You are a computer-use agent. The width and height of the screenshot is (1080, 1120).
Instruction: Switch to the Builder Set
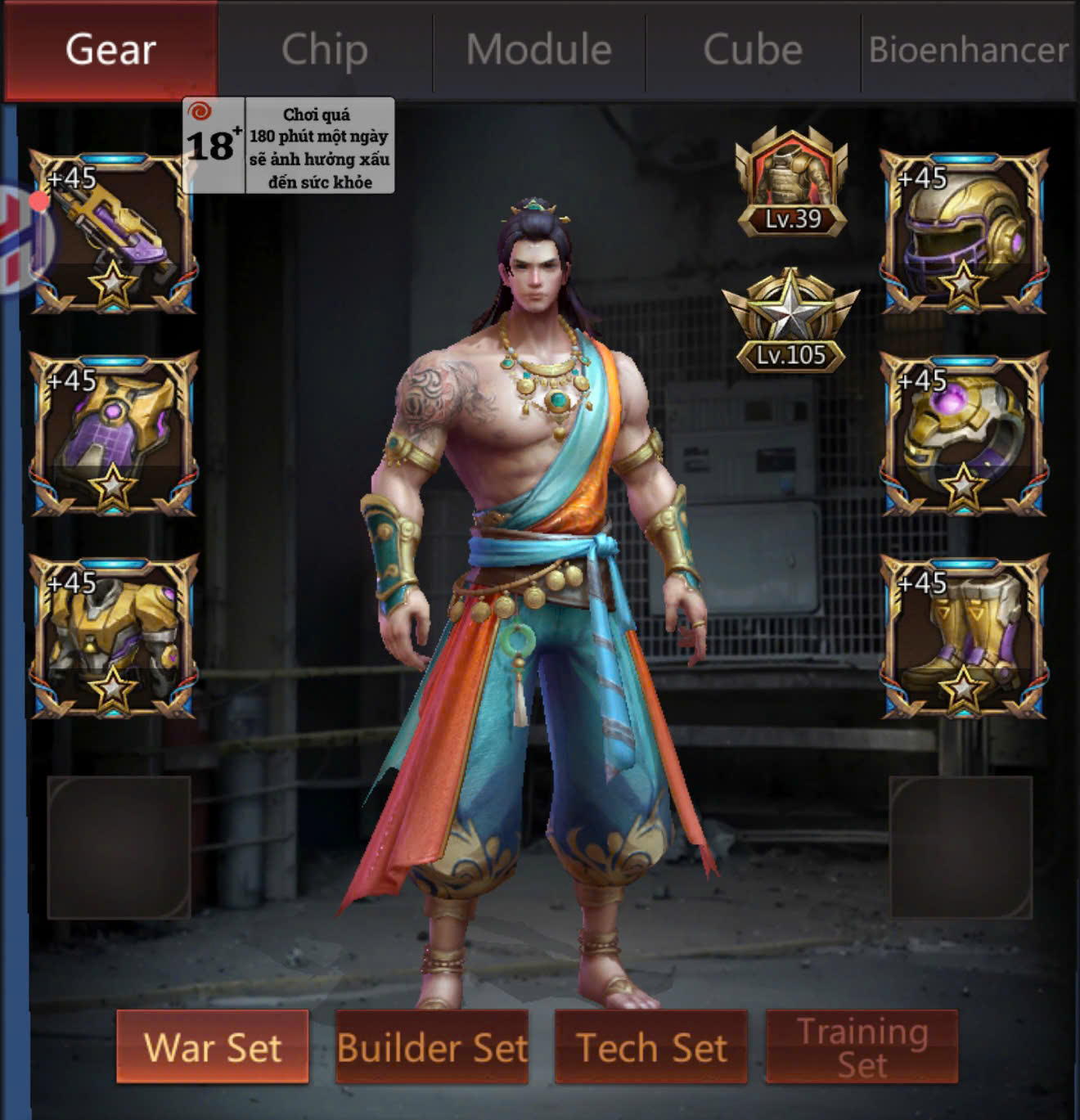(432, 1047)
